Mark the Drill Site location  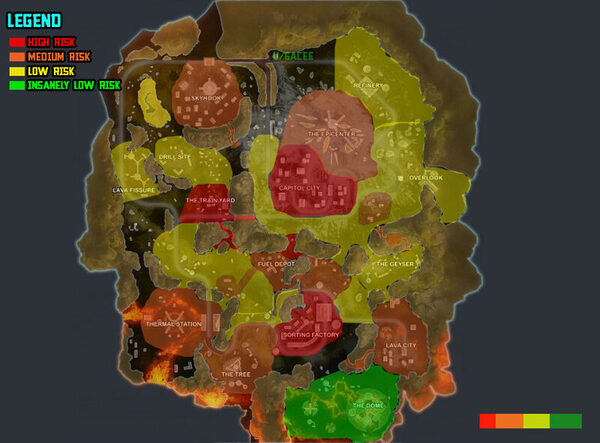point(174,156)
